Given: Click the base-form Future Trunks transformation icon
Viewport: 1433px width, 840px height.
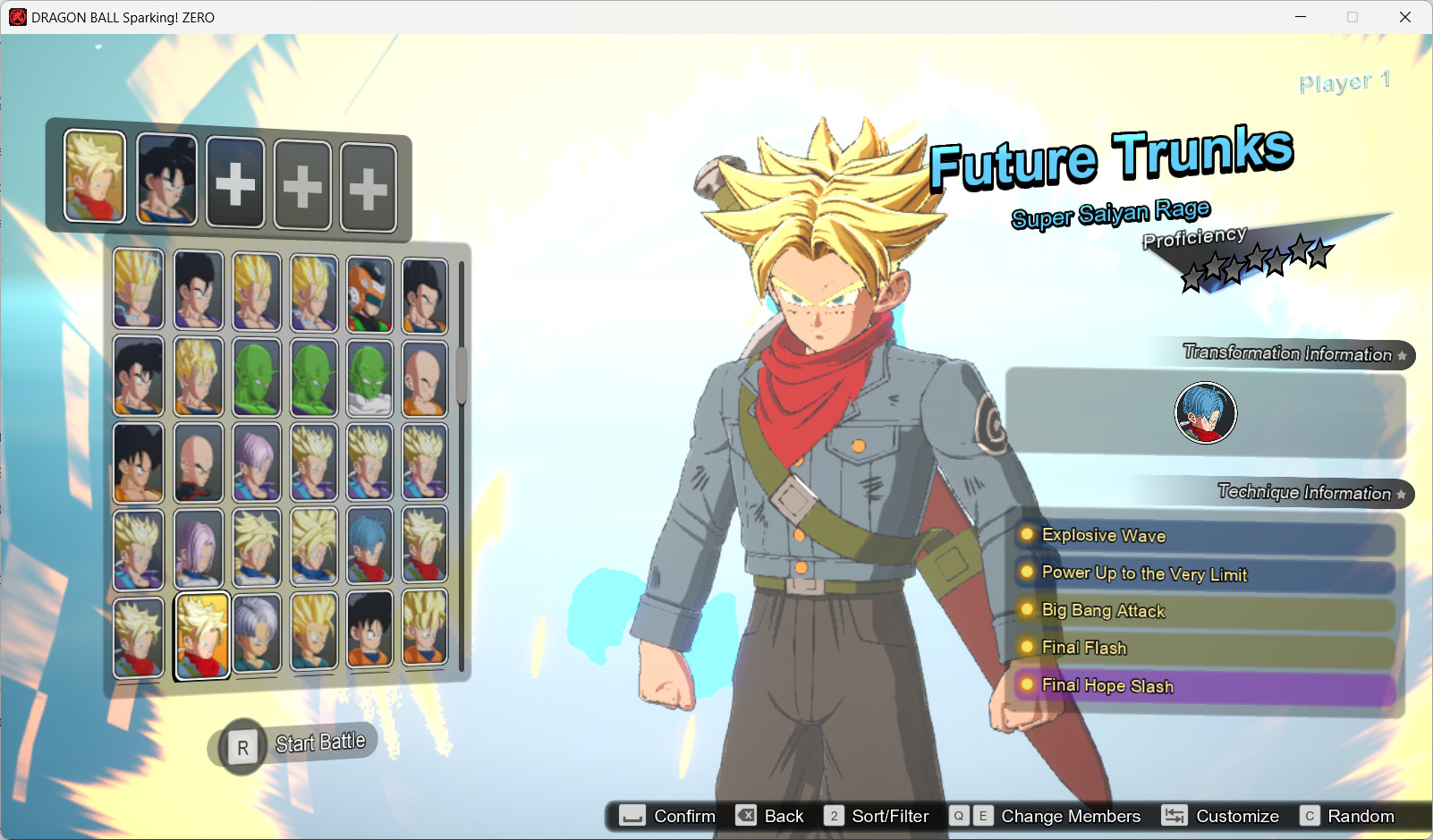Looking at the screenshot, I should [1206, 412].
